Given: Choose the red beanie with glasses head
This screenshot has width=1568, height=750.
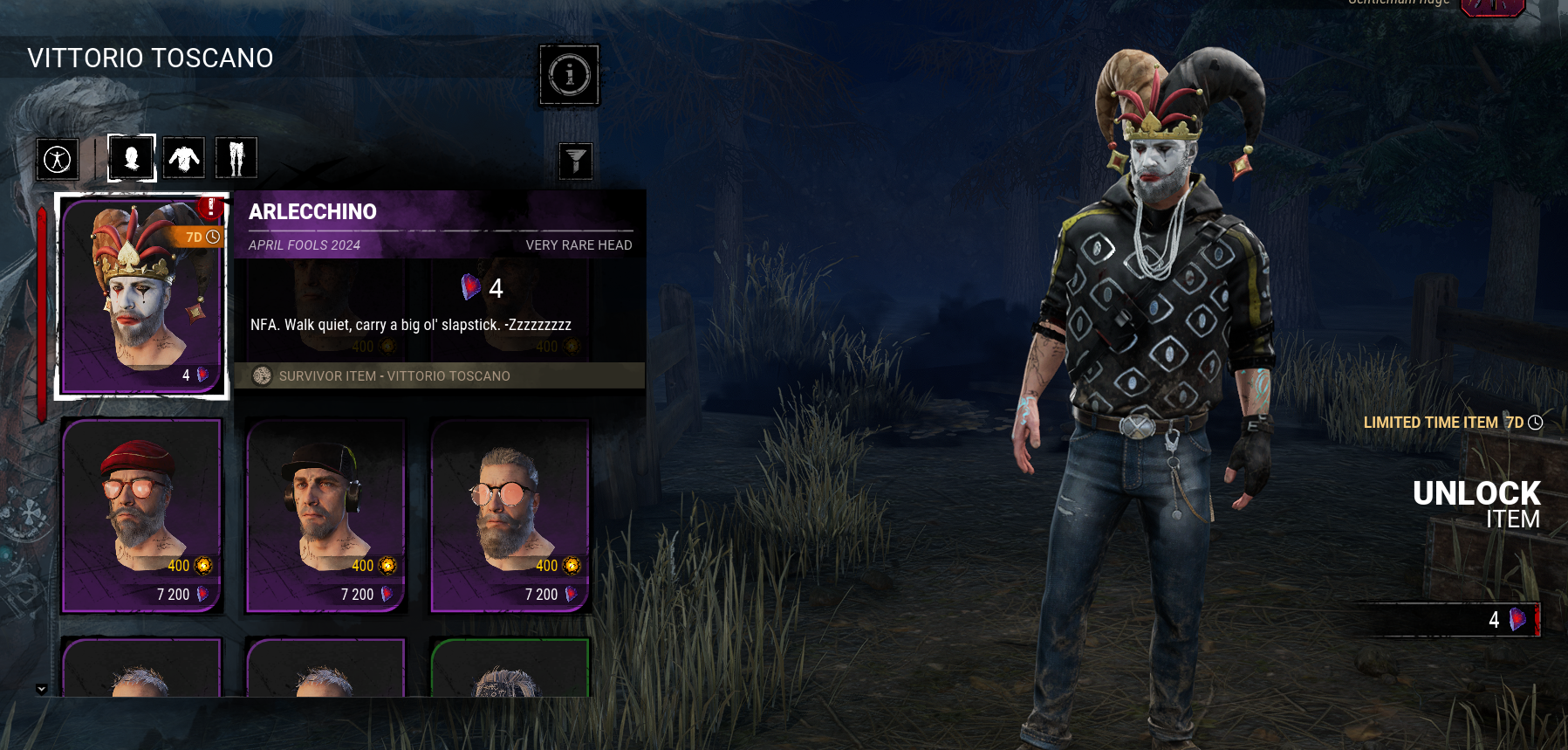Looking at the screenshot, I should 141,515.
